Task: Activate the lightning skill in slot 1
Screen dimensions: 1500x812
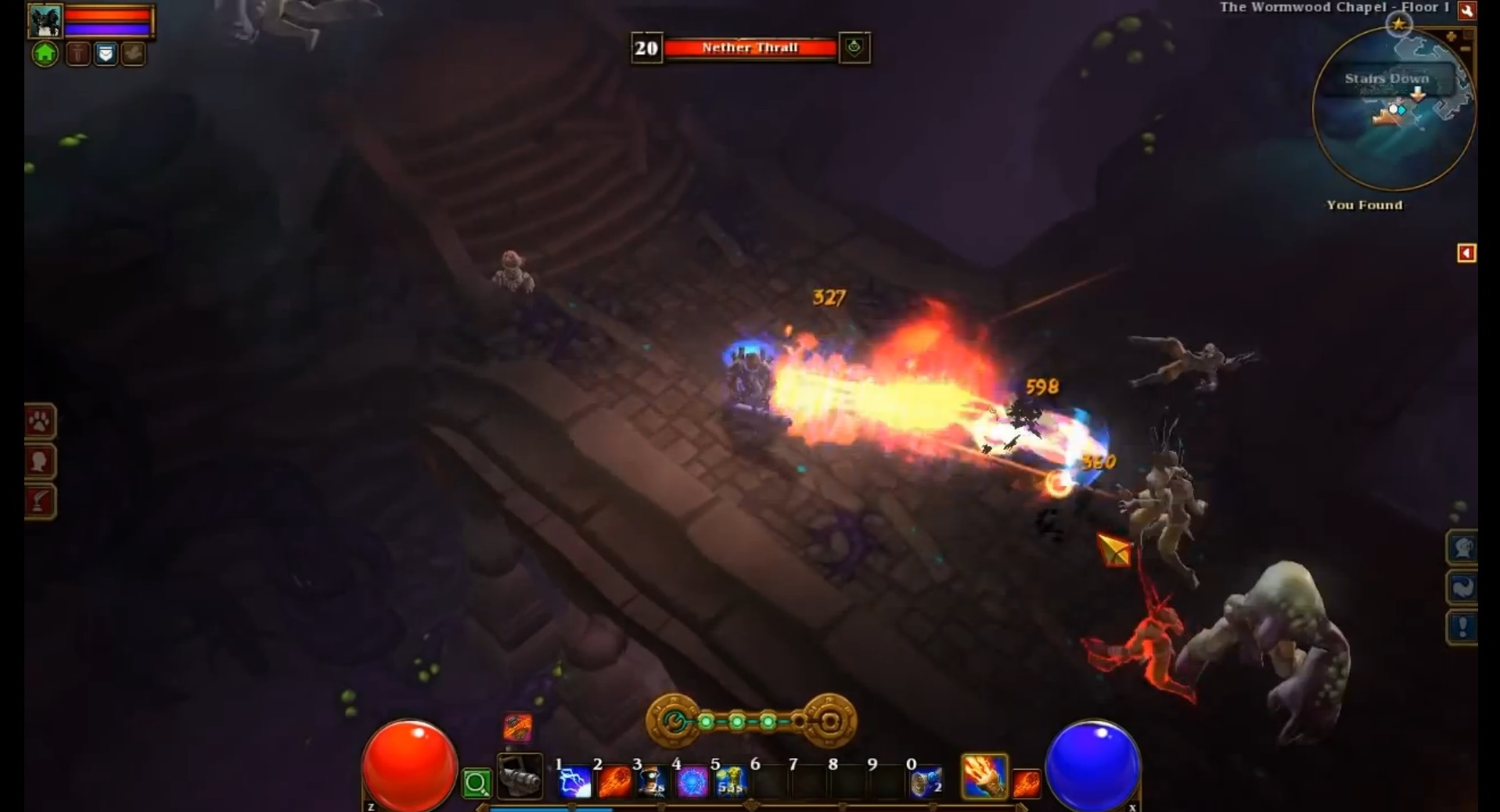Action: point(575,781)
